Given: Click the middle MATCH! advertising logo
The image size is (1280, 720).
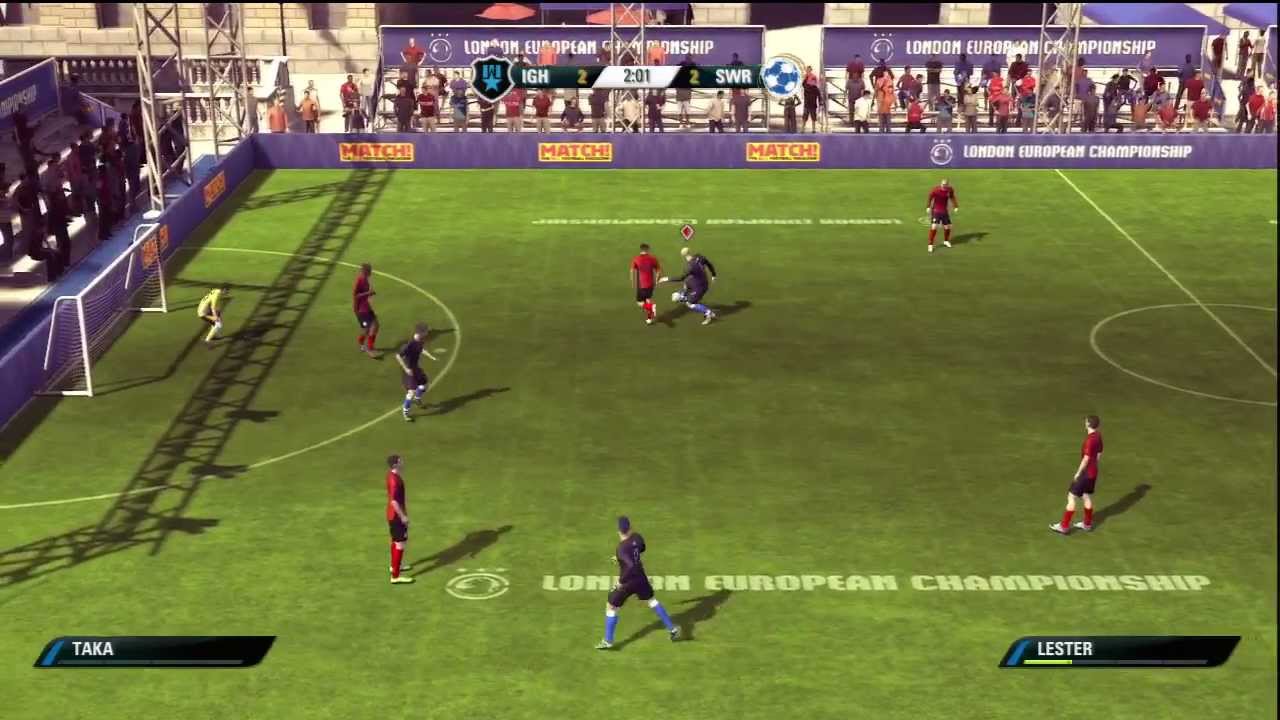Looking at the screenshot, I should point(575,152).
